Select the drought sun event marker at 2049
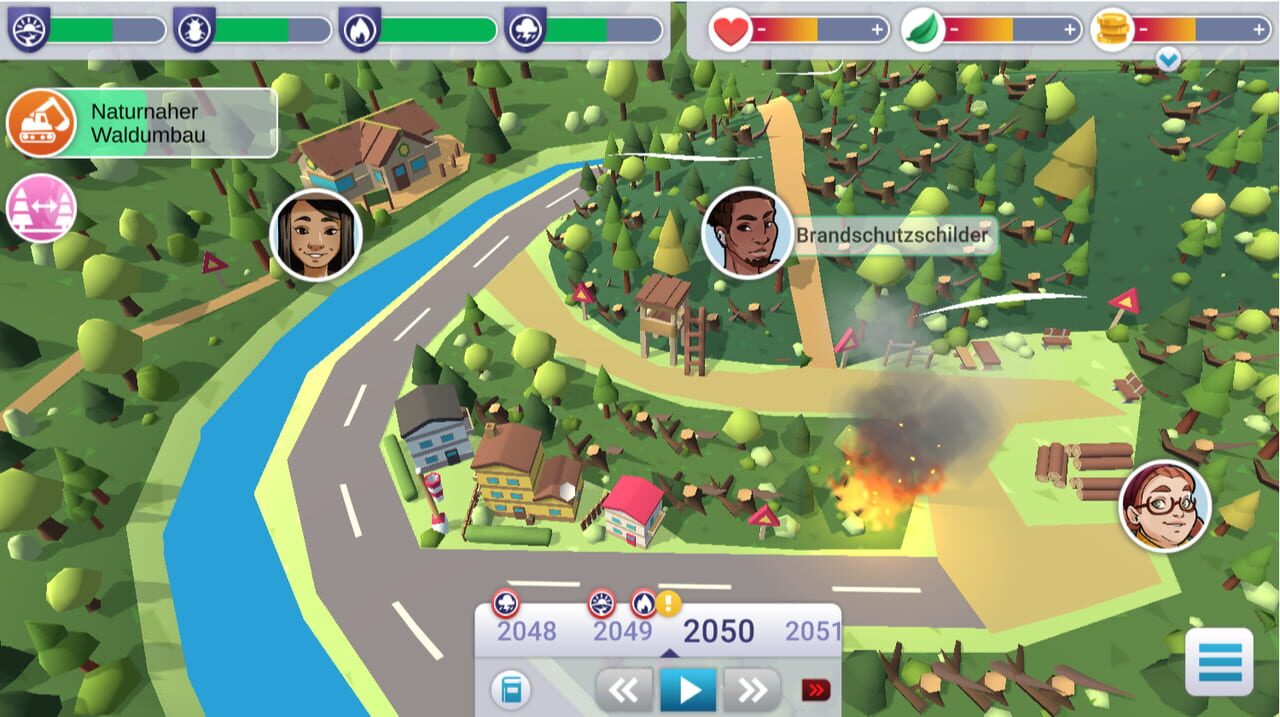The width and height of the screenshot is (1280, 717). [602, 604]
